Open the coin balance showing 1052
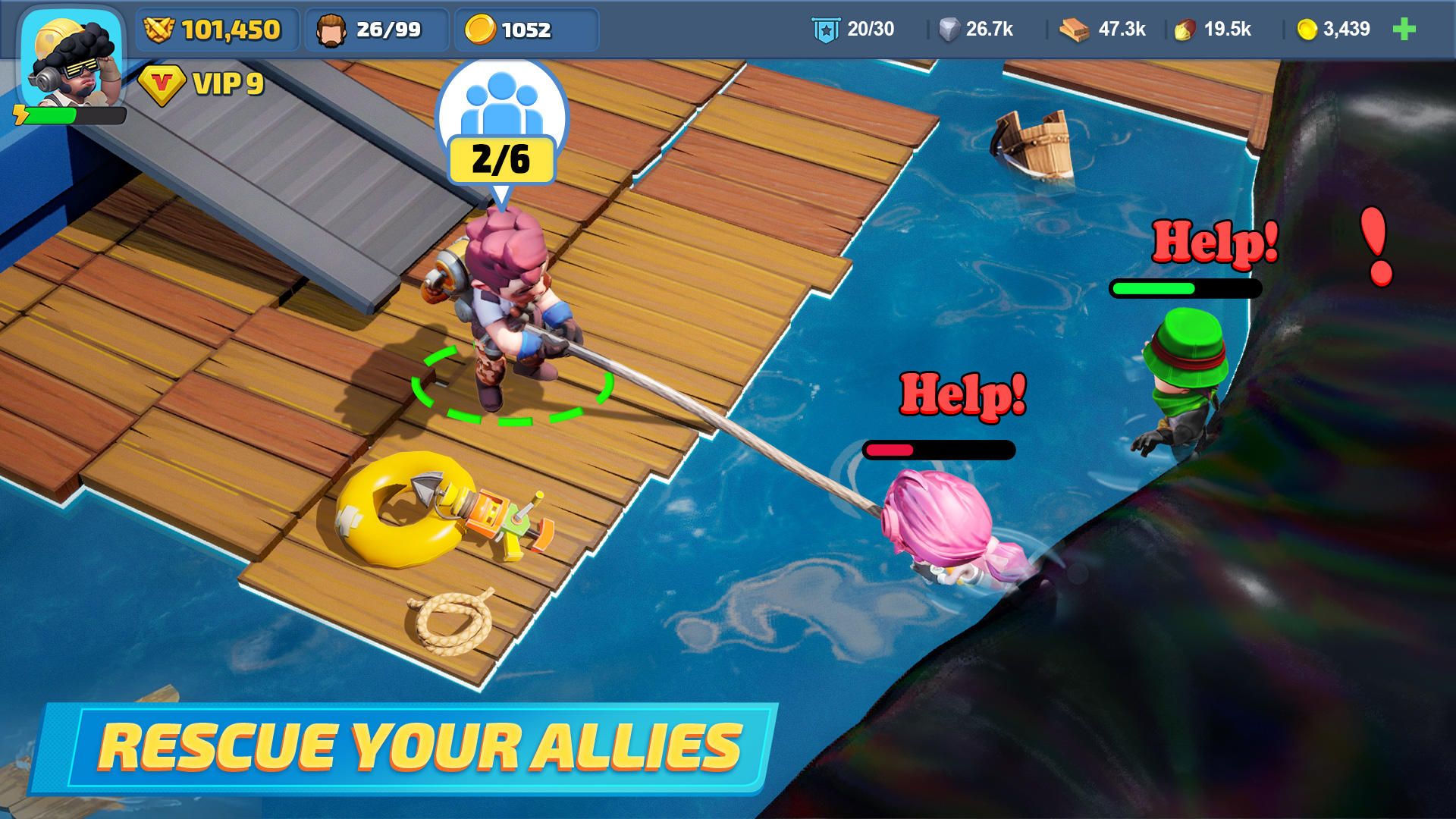 pos(525,30)
